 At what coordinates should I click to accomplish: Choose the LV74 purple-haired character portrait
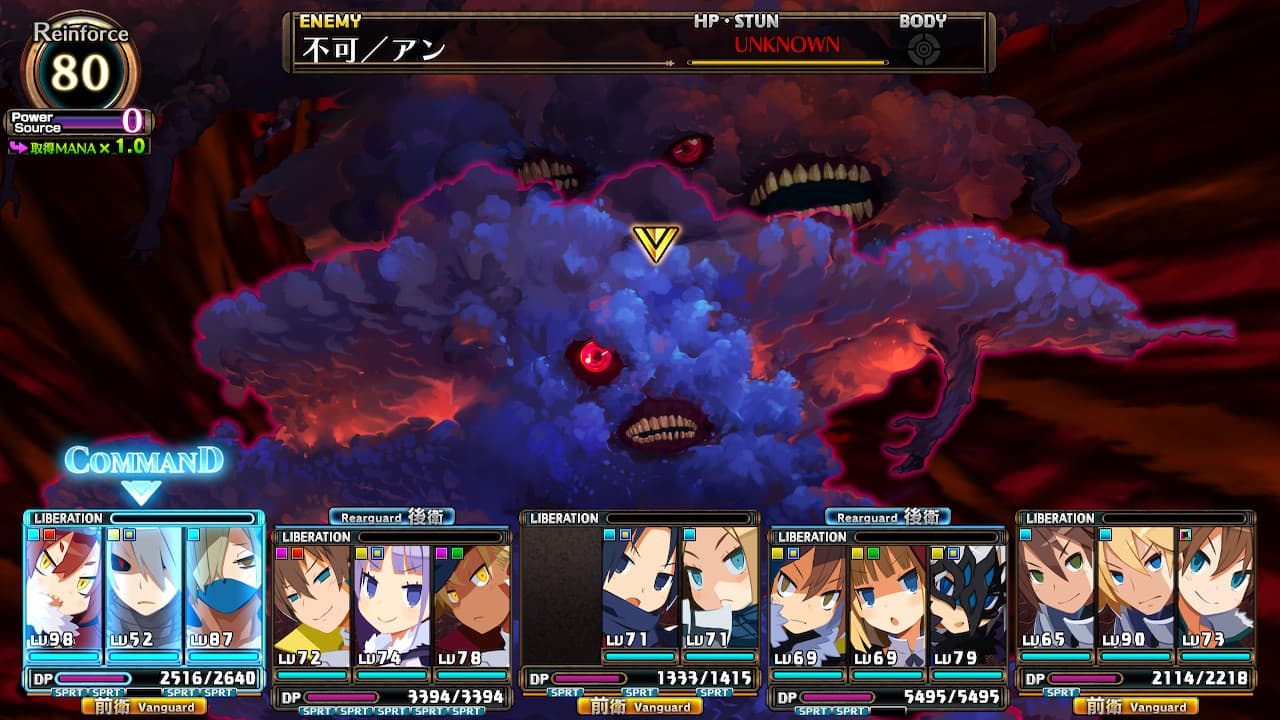point(391,606)
